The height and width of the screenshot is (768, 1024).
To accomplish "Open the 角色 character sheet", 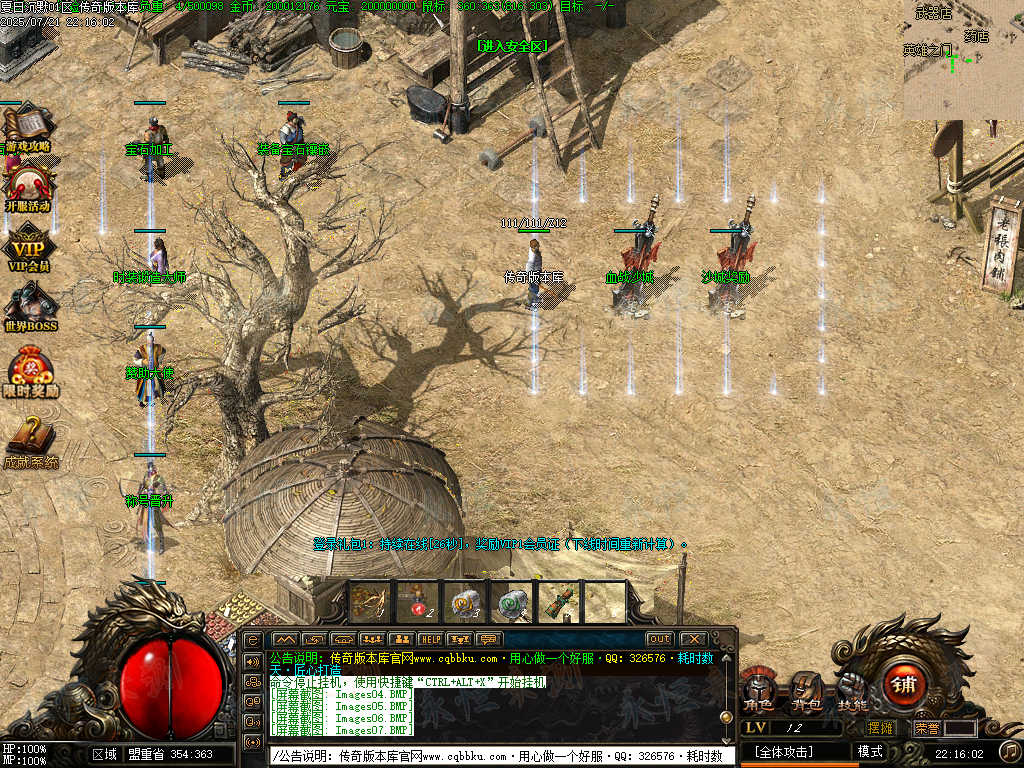I will tap(758, 690).
